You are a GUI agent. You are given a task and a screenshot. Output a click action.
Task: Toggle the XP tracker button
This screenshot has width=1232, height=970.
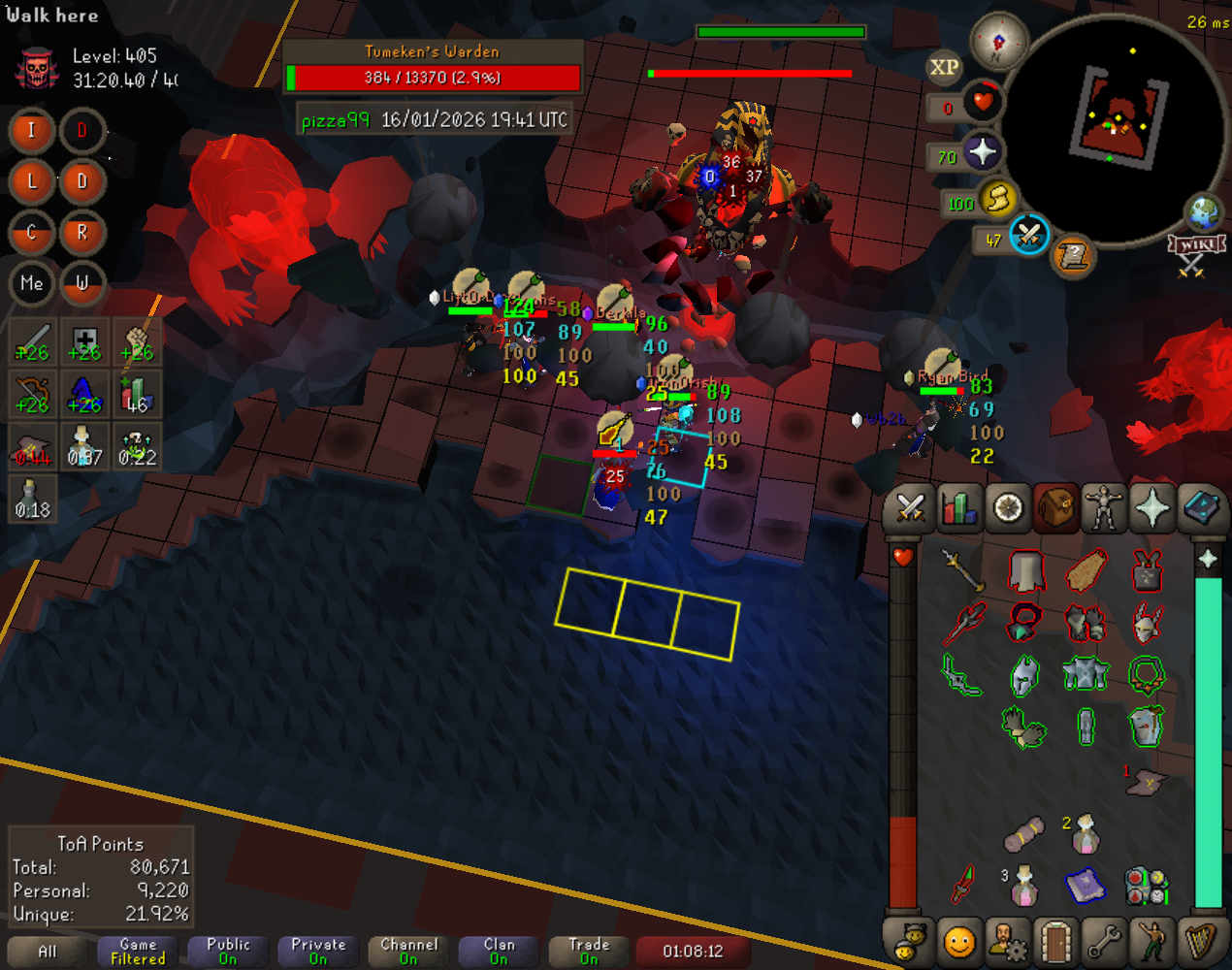pyautogui.click(x=944, y=67)
